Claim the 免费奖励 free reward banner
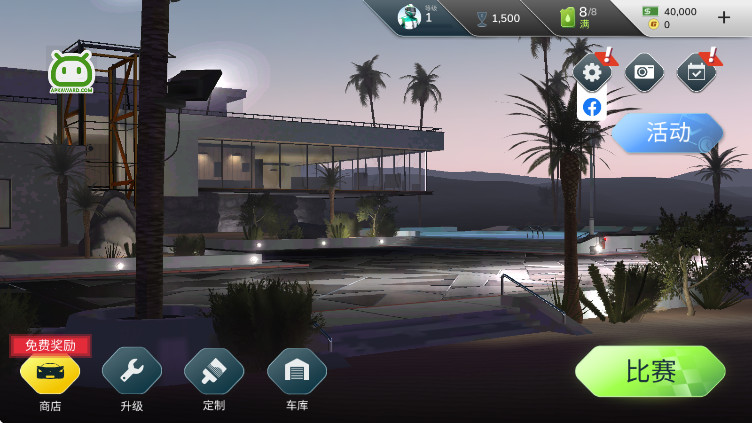 coord(50,346)
